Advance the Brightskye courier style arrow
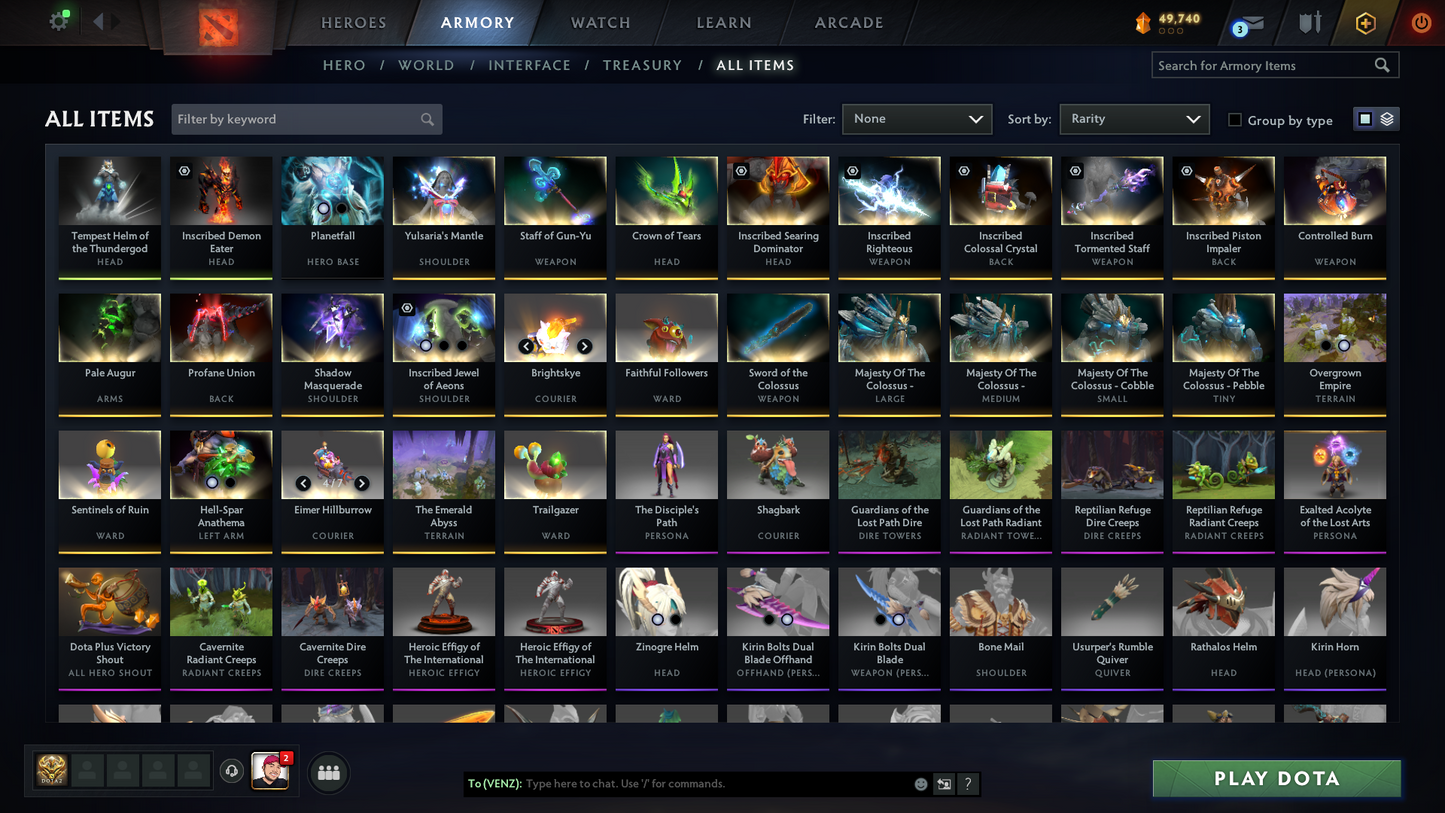1445x813 pixels. tap(584, 346)
